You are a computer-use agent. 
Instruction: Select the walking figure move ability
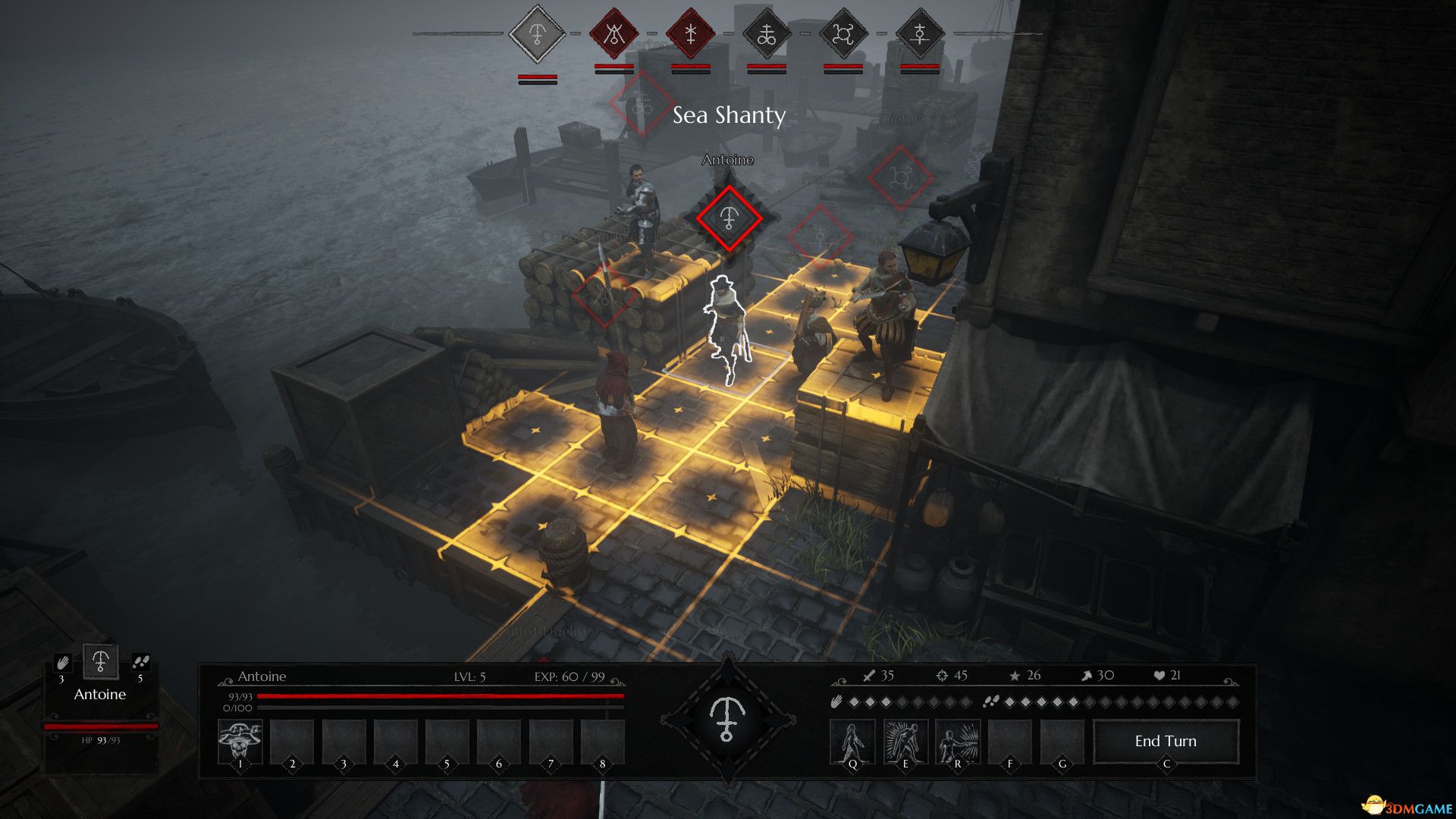click(852, 741)
